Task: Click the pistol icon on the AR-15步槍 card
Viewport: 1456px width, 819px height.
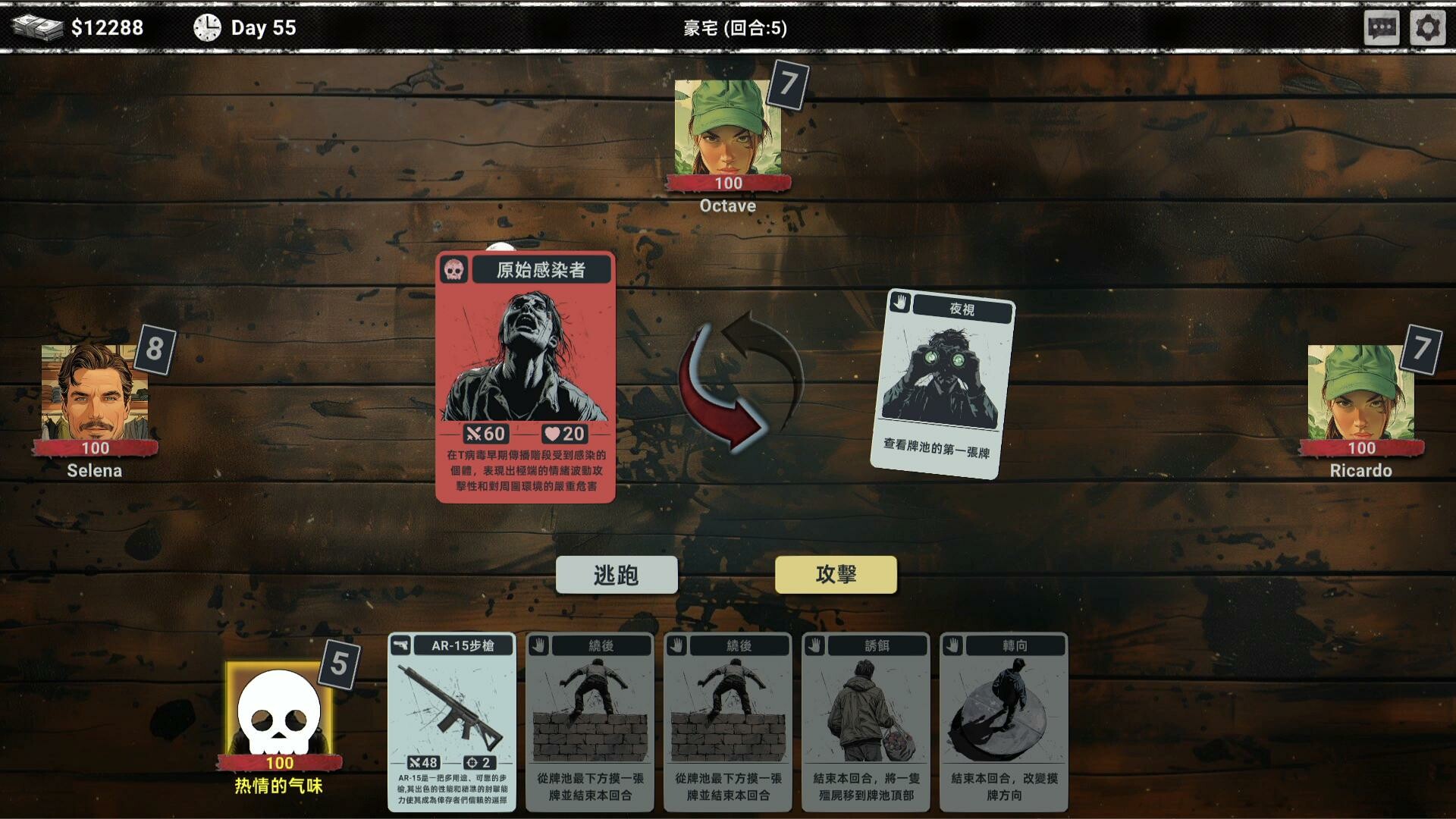Action: pyautogui.click(x=401, y=645)
